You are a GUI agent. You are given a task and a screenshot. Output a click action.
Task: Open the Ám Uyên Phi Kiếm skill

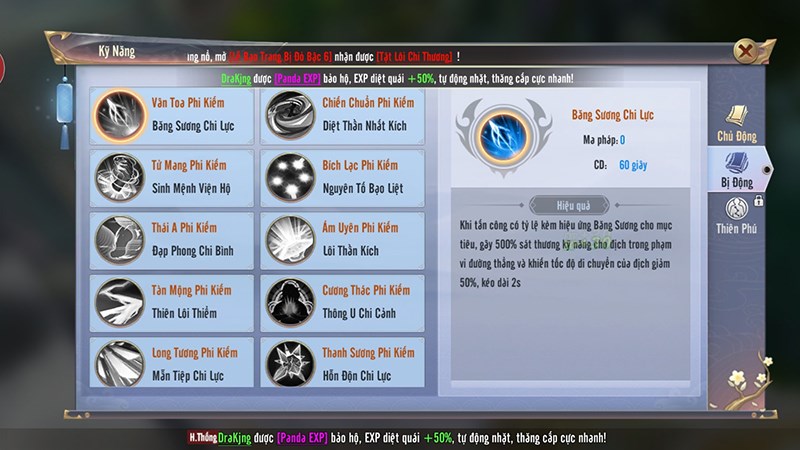(341, 238)
